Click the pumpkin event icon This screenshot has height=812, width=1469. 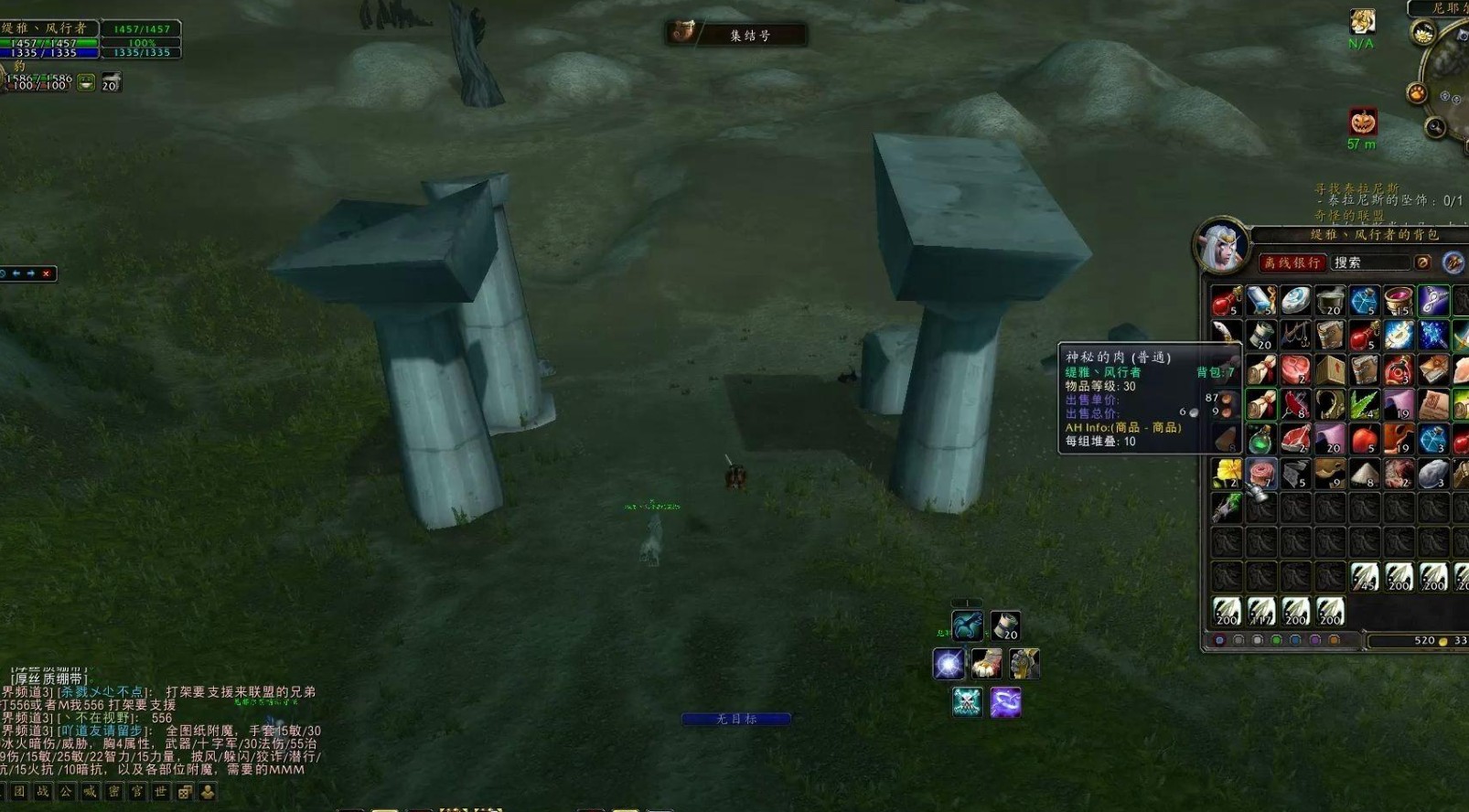click(1363, 122)
